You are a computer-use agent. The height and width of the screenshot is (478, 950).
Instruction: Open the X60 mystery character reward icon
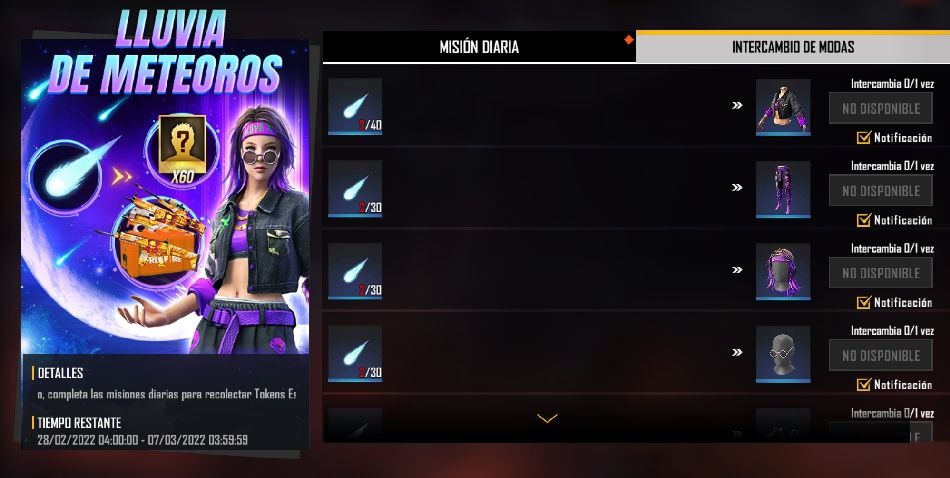(x=182, y=148)
